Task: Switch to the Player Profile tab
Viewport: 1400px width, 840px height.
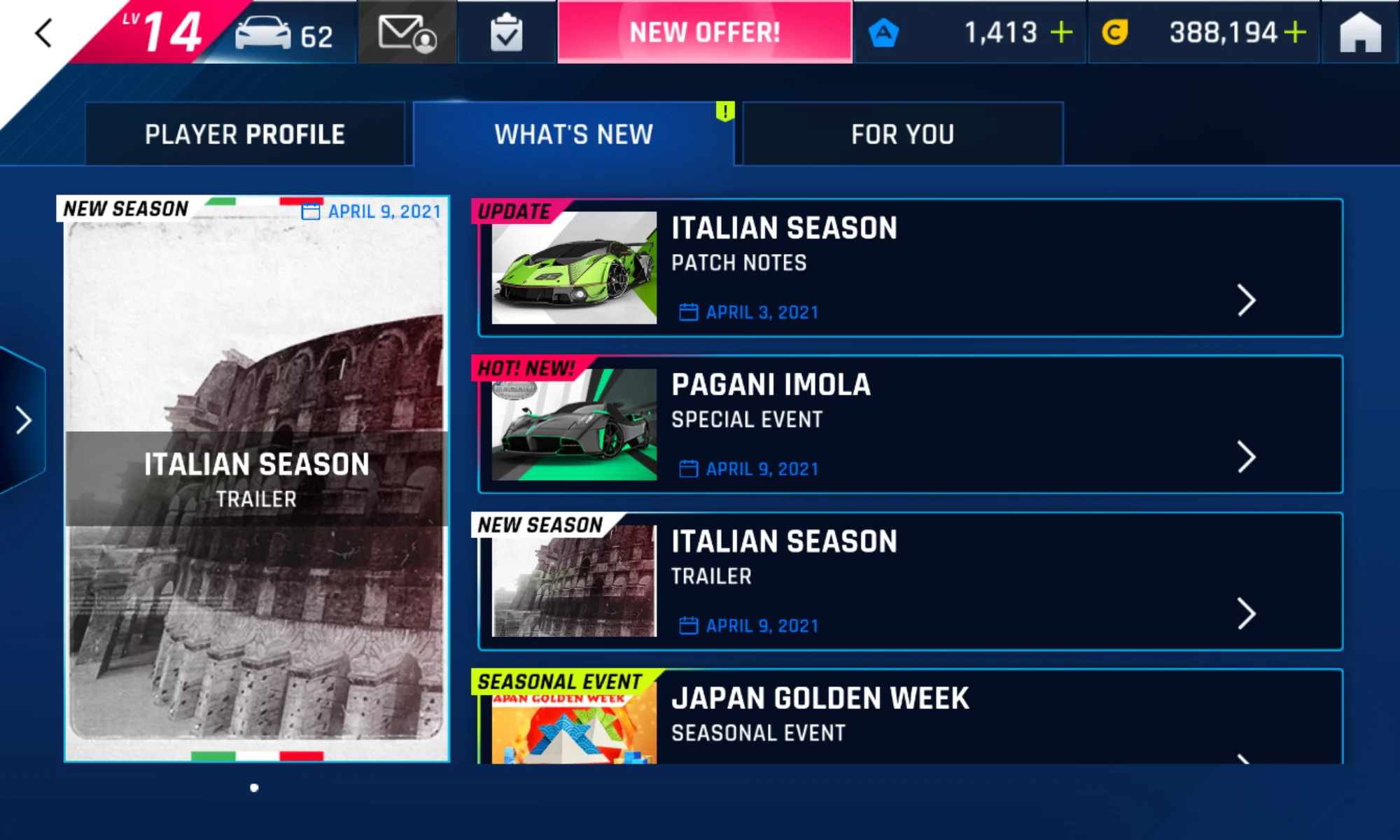Action: (244, 134)
